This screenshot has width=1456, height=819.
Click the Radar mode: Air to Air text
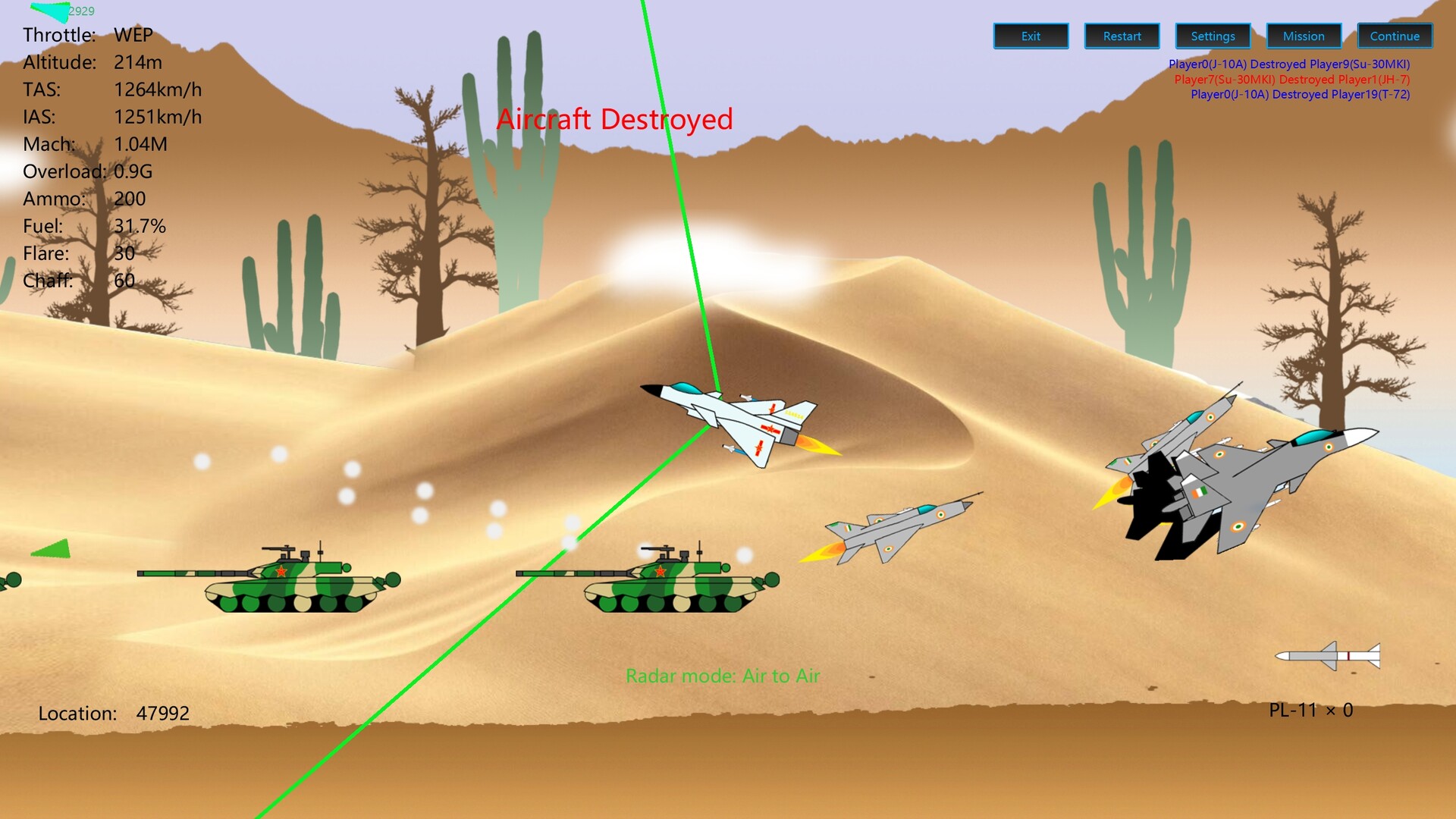(723, 675)
